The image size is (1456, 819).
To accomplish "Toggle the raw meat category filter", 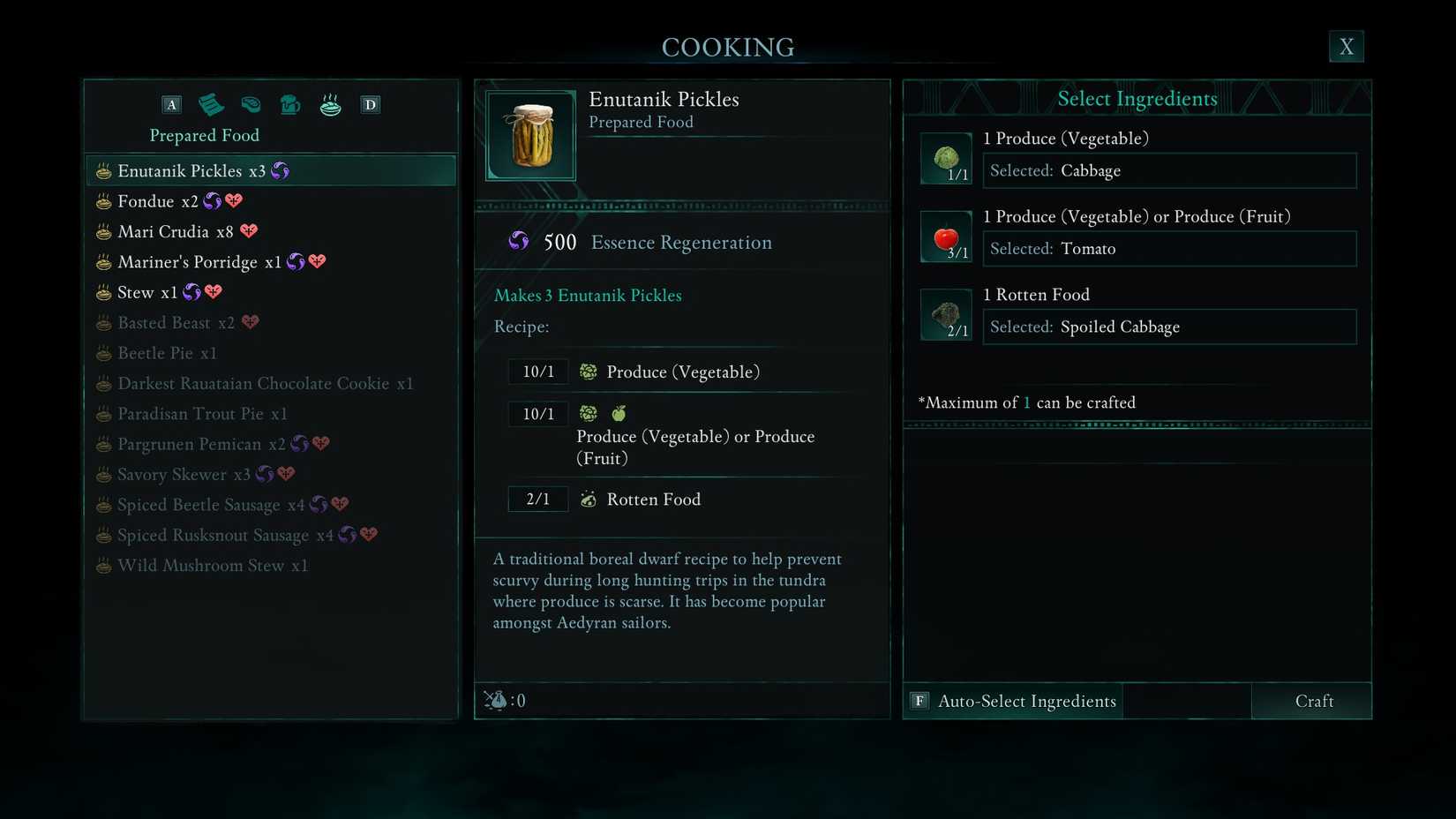I will pyautogui.click(x=251, y=104).
